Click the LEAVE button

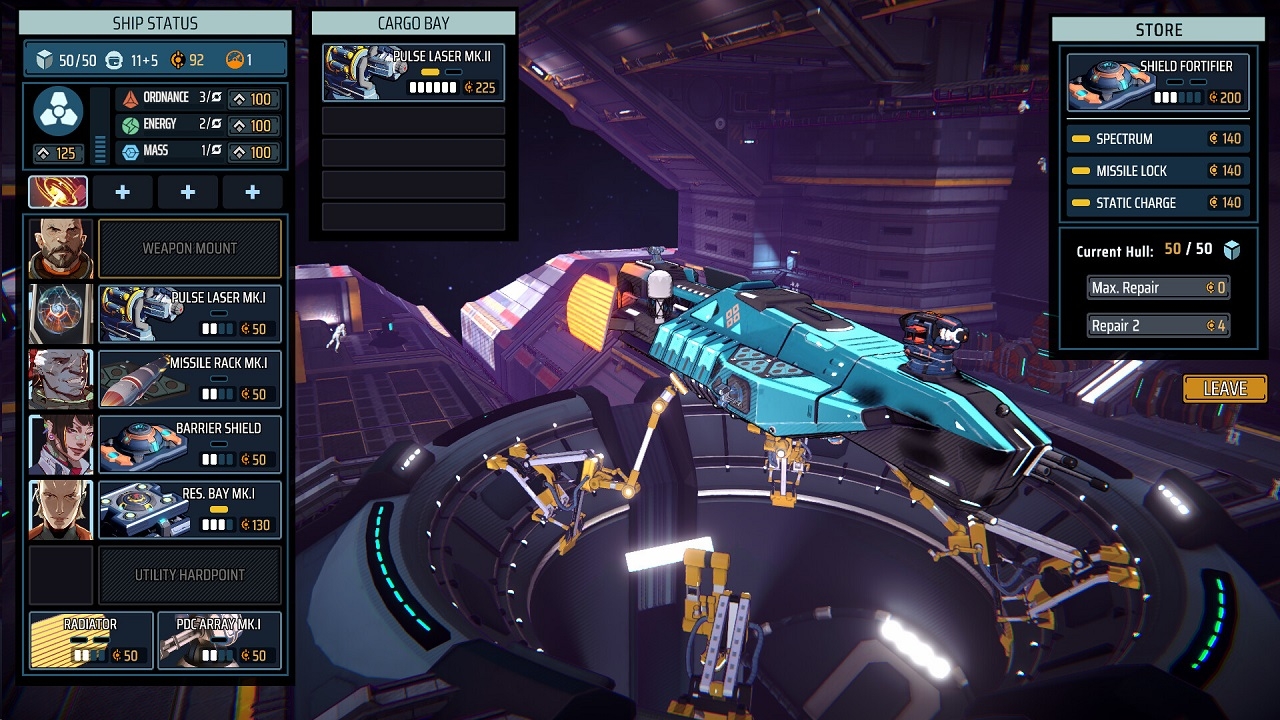pos(1224,389)
